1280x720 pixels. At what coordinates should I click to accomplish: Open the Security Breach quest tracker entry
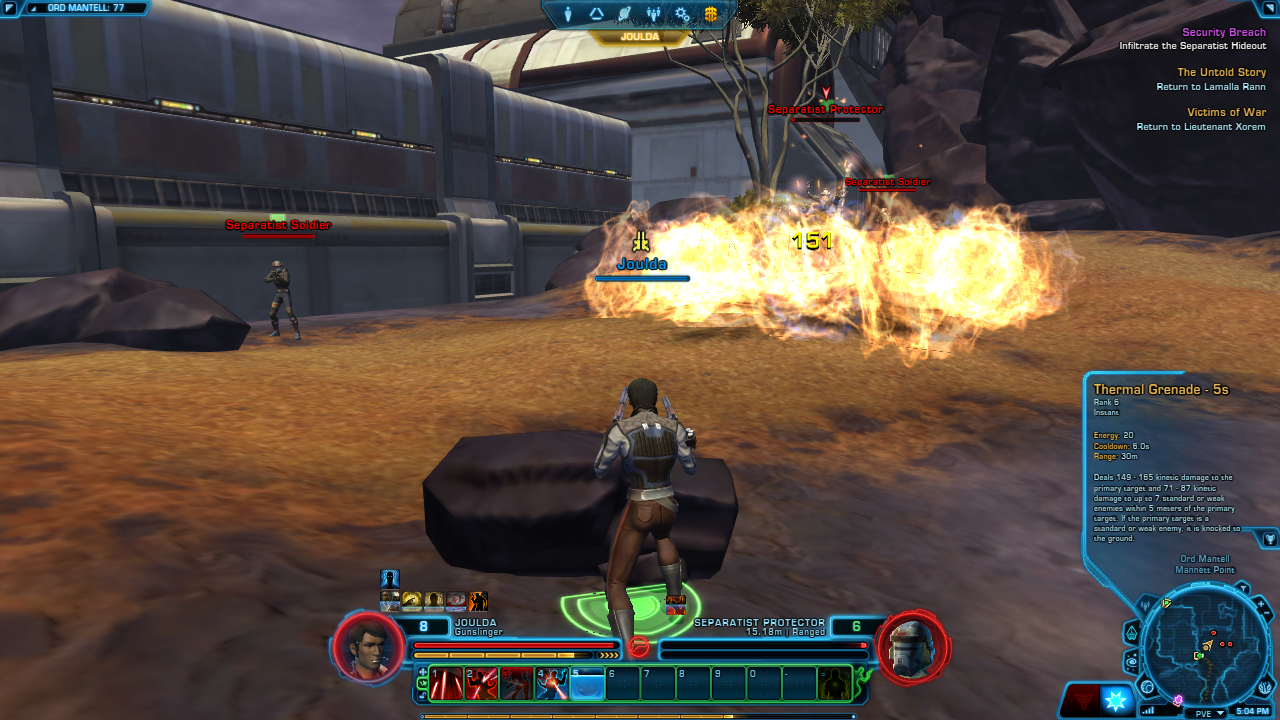pos(1223,32)
